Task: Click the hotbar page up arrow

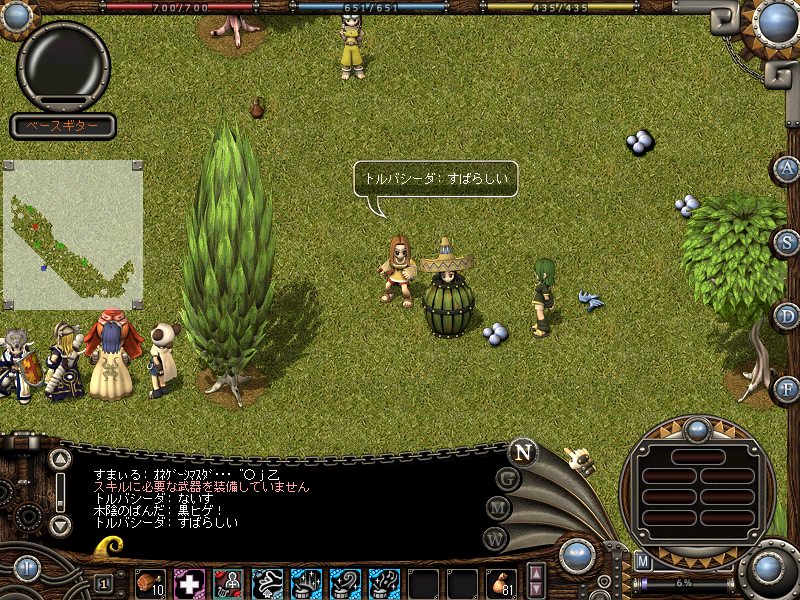Action: click(x=537, y=574)
